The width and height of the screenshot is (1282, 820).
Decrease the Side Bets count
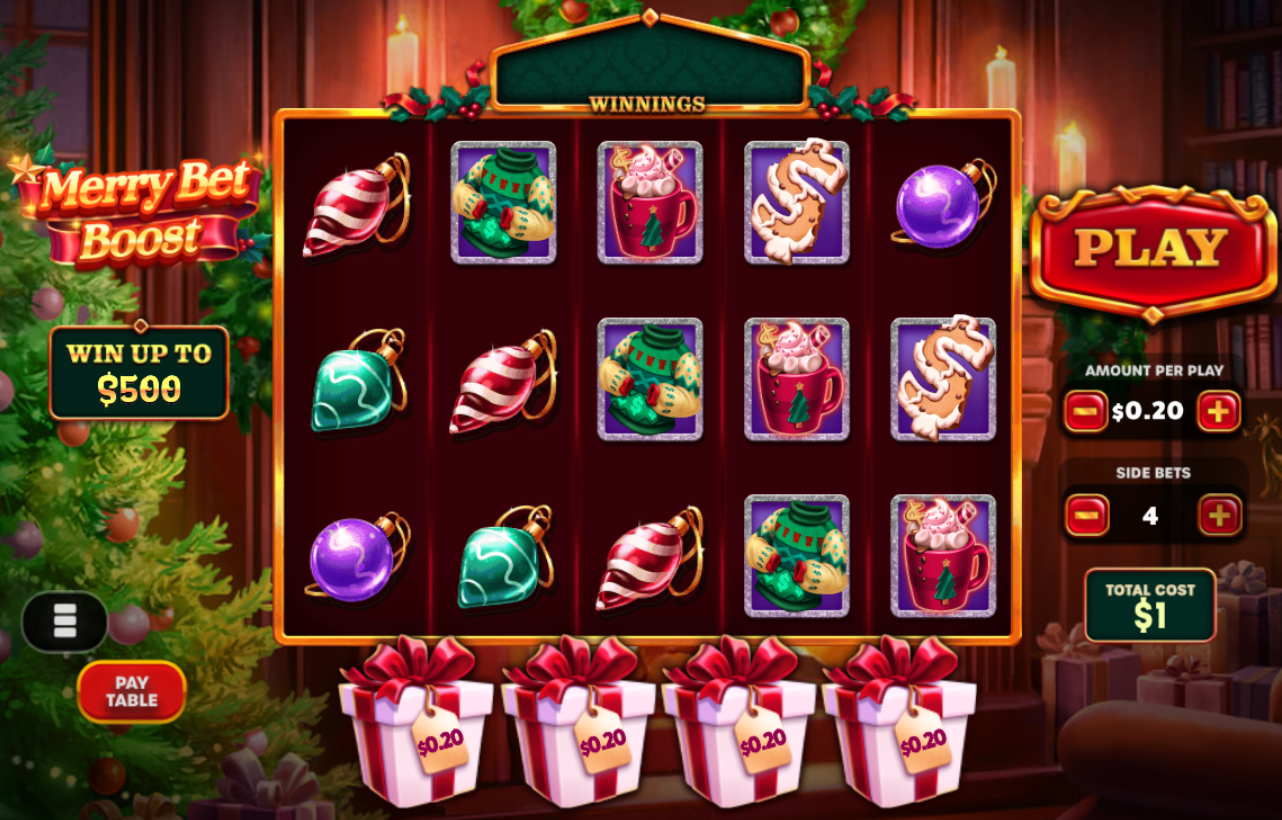tap(1086, 515)
